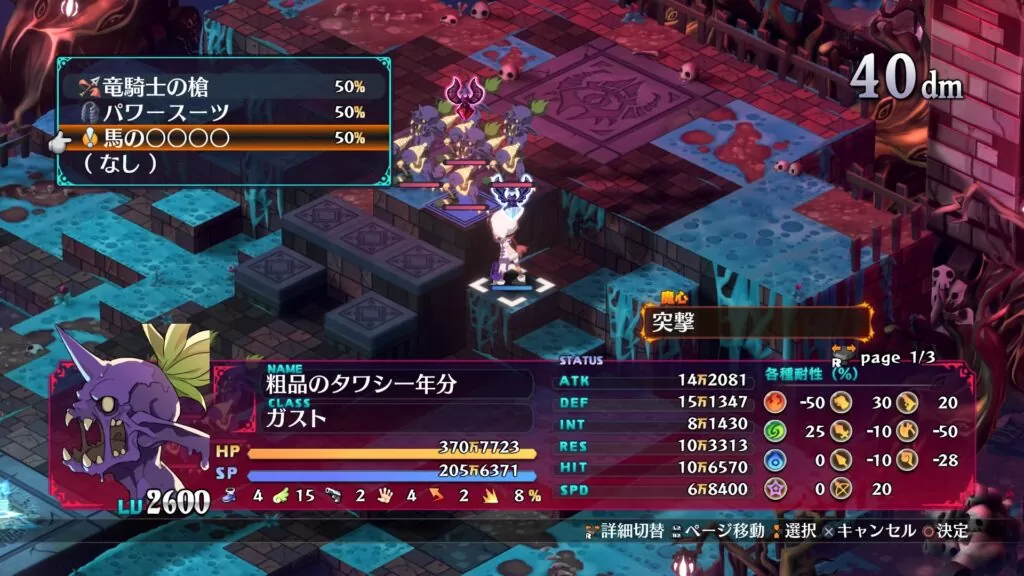Select the 竜騎士の槍 item entry
This screenshot has width=1024, height=576.
click(220, 87)
